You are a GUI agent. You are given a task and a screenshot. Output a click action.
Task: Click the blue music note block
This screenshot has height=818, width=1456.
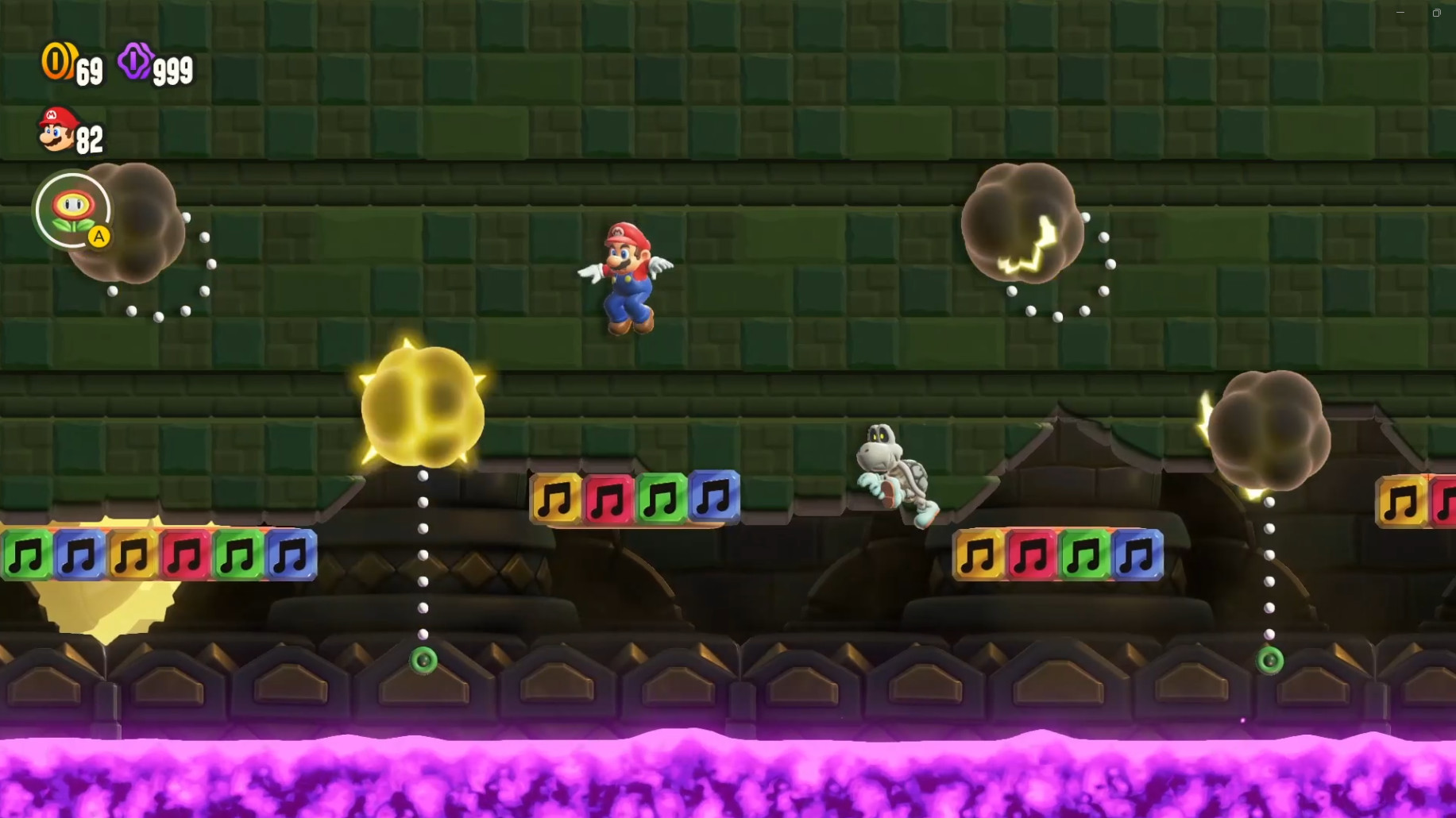(715, 498)
